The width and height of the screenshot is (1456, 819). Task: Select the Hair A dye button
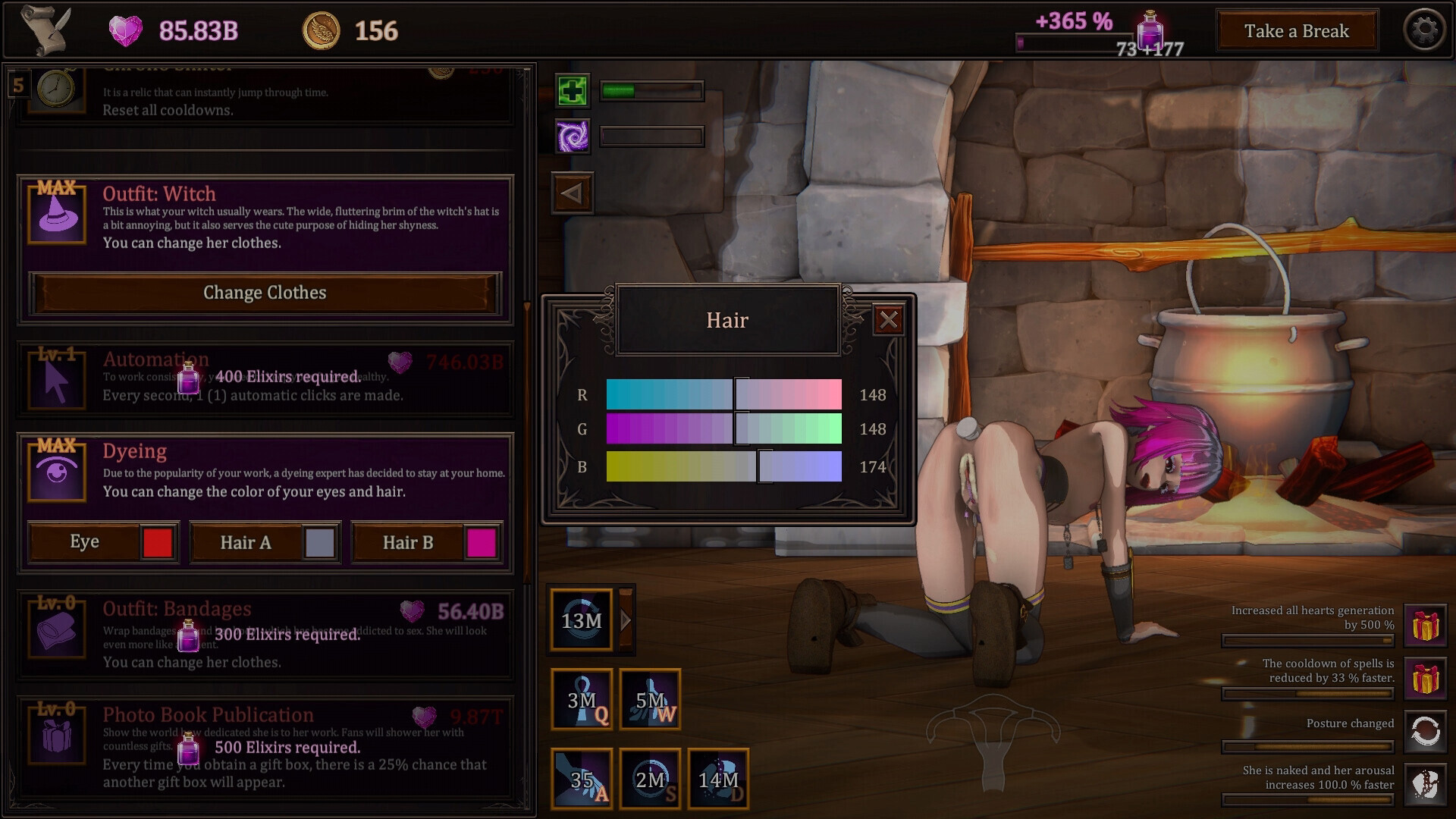(x=265, y=542)
